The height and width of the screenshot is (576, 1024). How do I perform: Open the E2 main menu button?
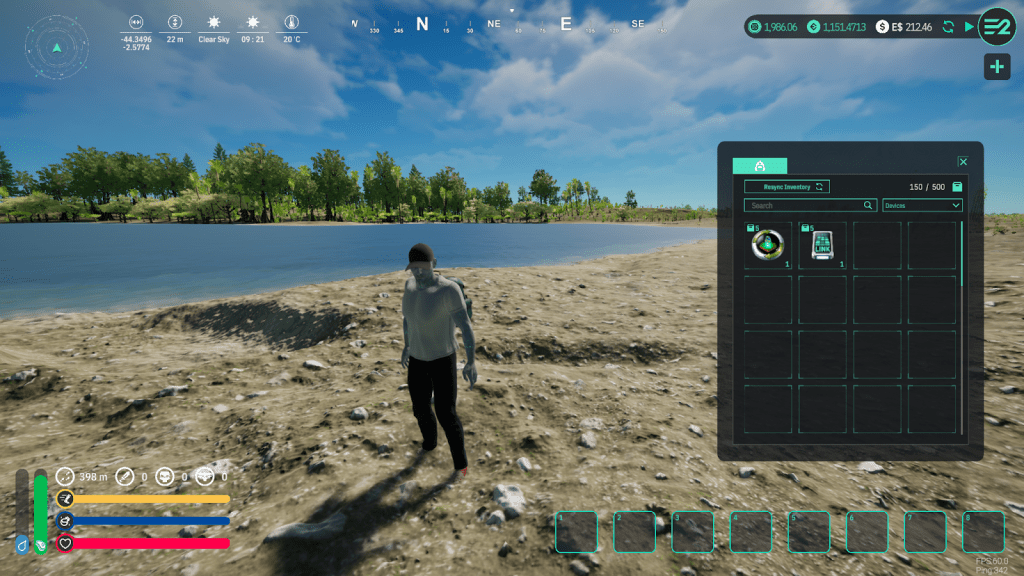click(x=996, y=27)
